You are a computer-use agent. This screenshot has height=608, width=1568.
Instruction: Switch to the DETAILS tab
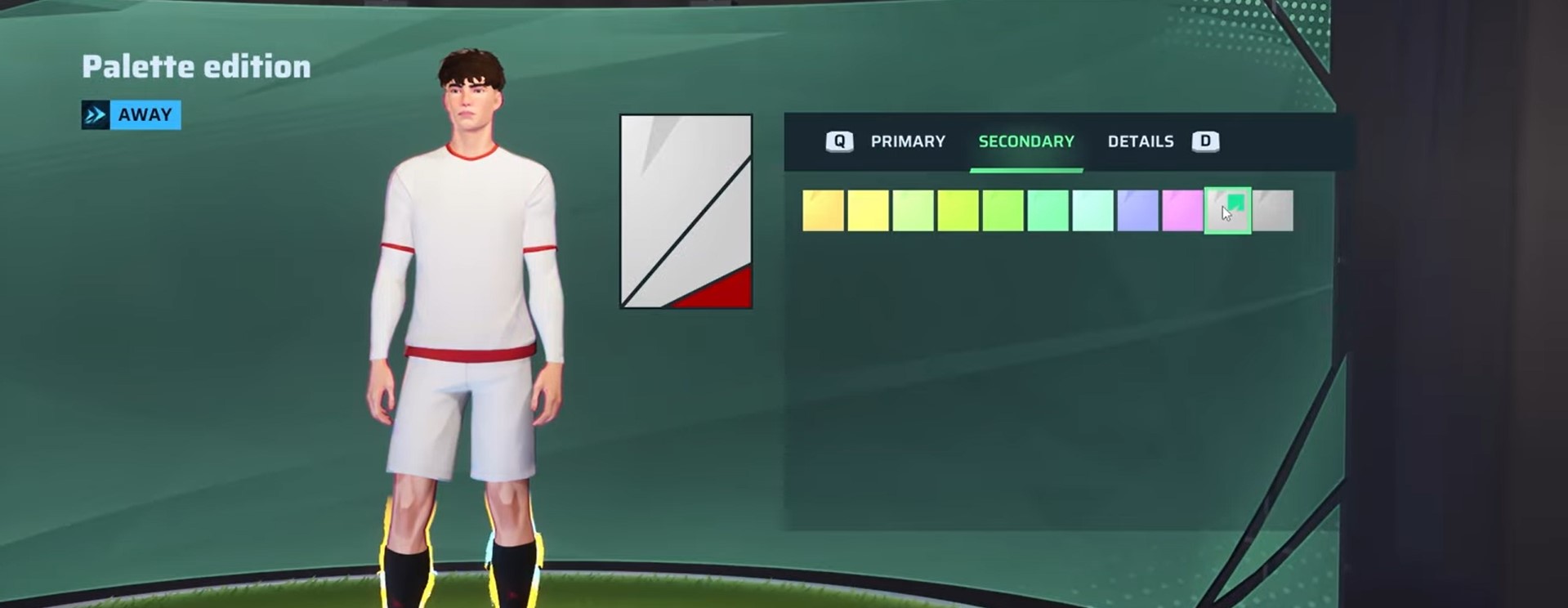coord(1141,141)
